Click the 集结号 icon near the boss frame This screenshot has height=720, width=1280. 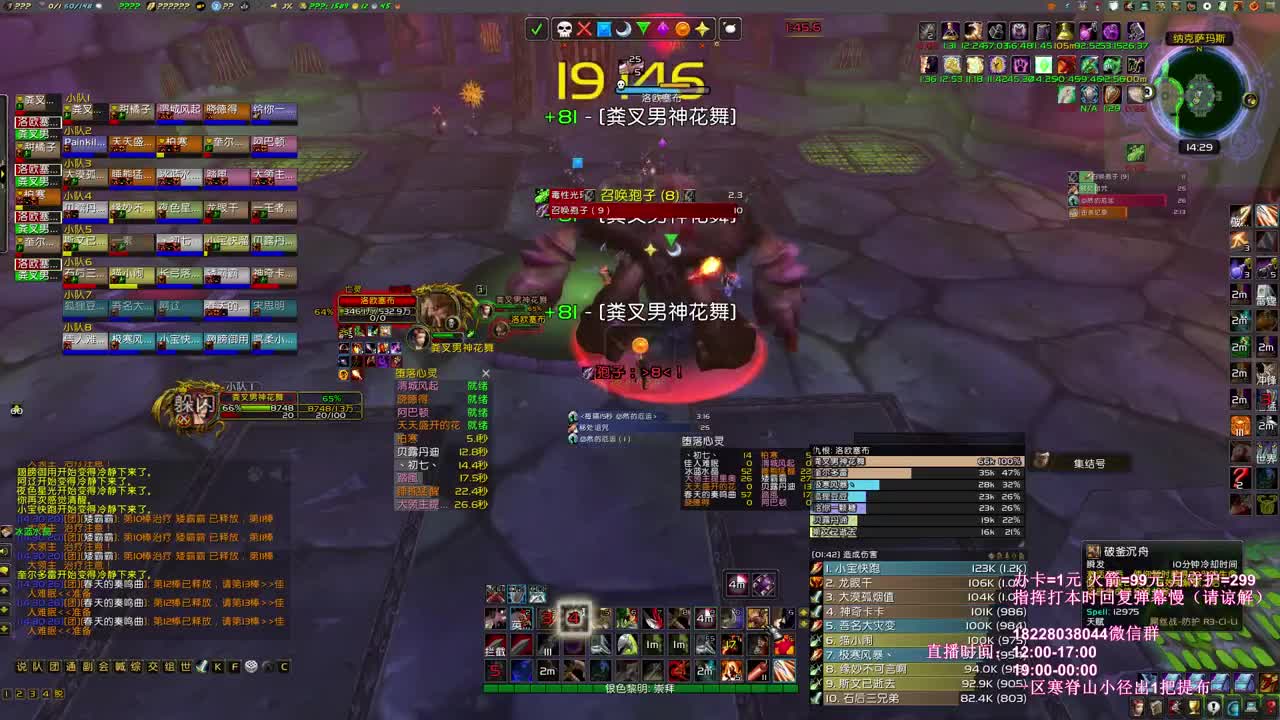click(1042, 461)
